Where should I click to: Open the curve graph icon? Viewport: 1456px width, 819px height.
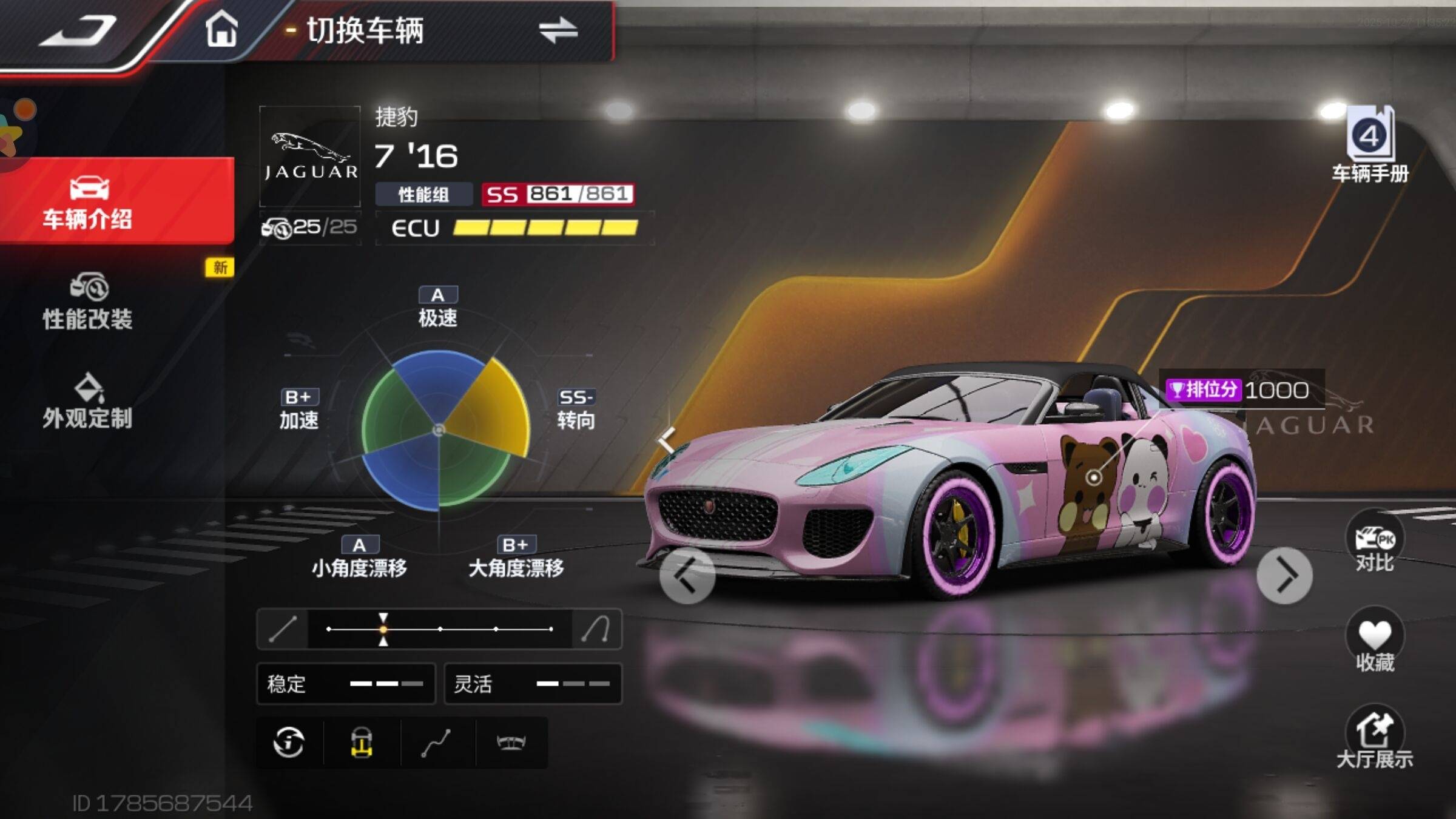click(436, 742)
